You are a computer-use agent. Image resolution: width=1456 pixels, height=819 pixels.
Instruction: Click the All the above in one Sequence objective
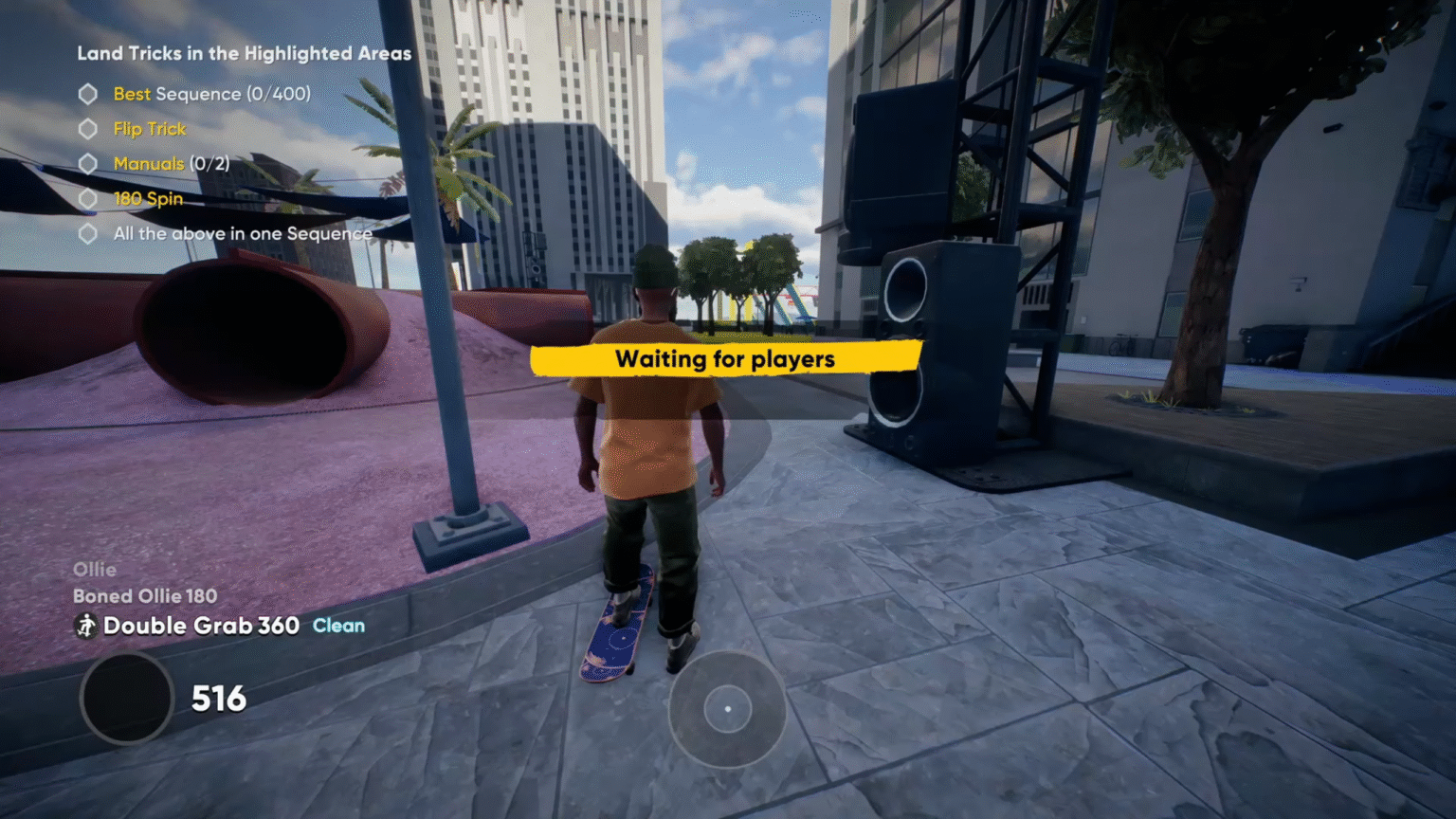tap(242, 233)
